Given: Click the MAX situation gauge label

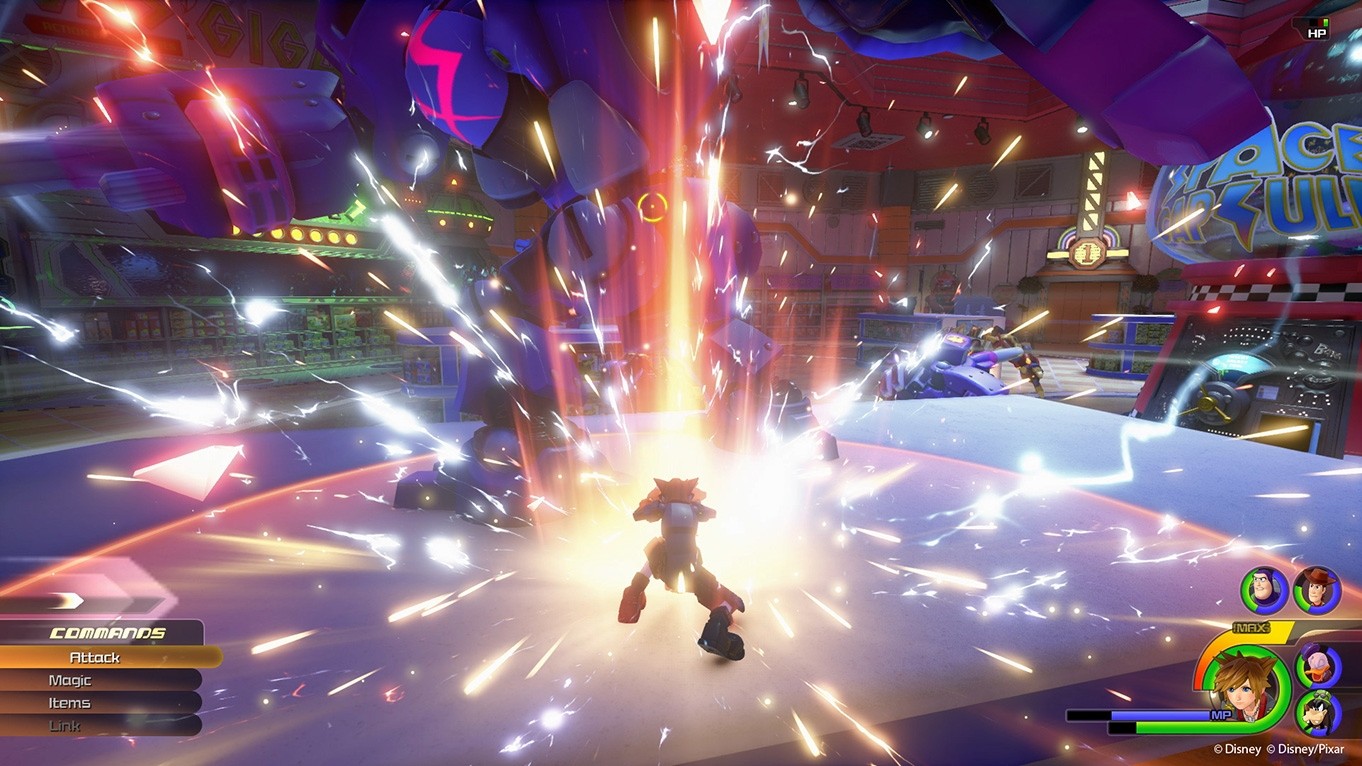Looking at the screenshot, I should tap(1250, 628).
